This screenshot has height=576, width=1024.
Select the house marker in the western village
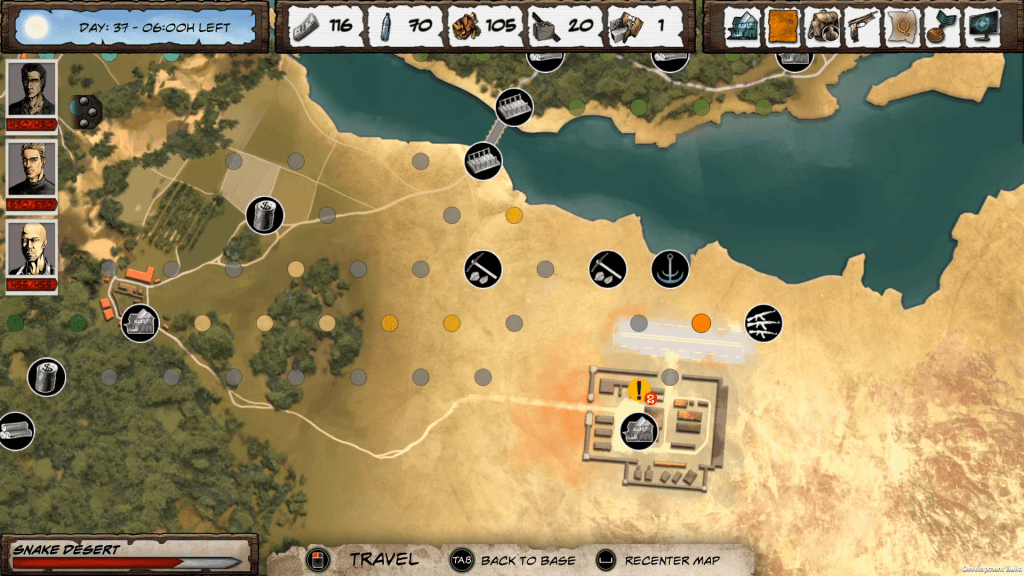[x=140, y=323]
